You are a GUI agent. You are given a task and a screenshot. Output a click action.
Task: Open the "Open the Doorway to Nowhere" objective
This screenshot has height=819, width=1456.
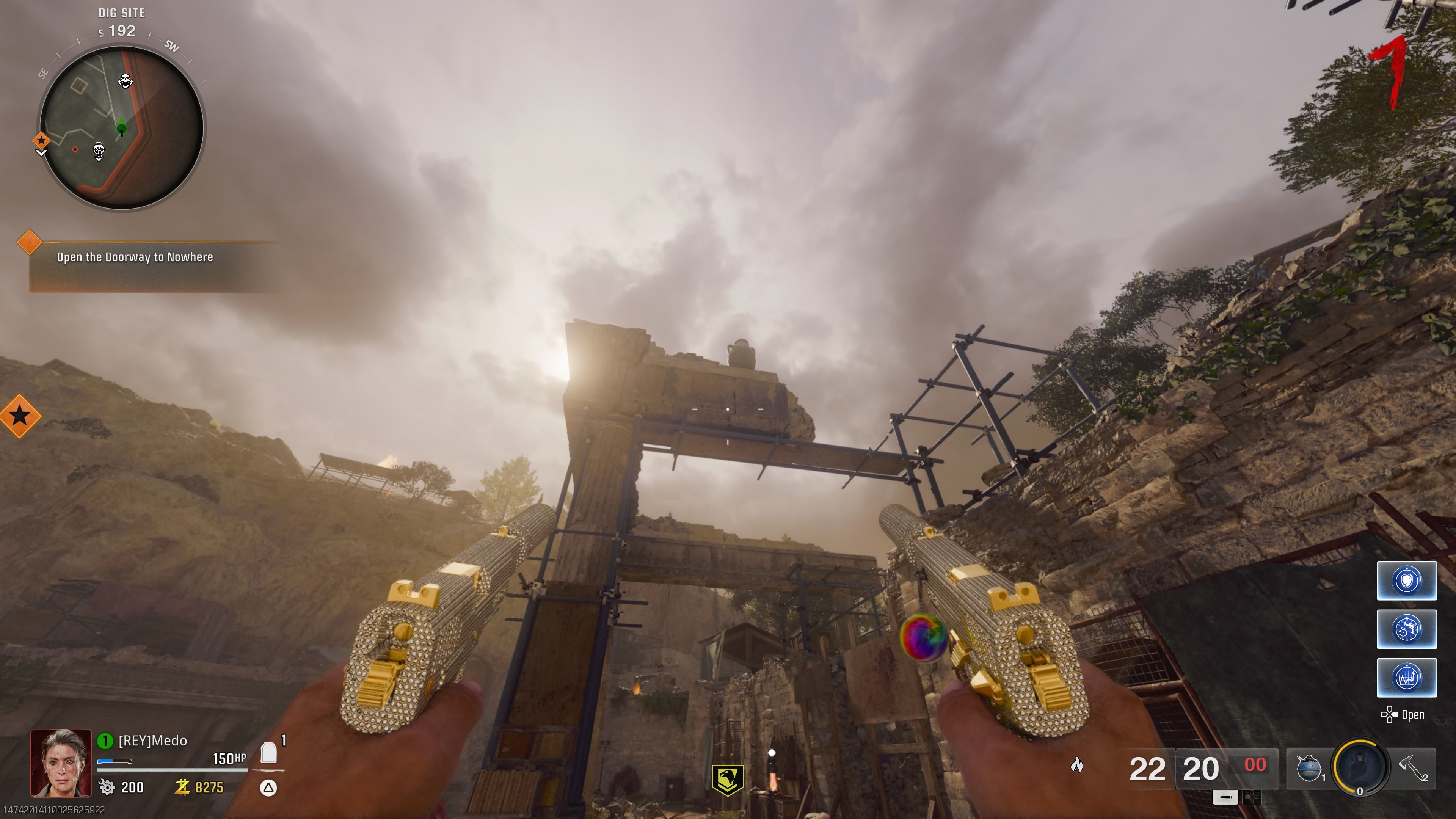135,257
